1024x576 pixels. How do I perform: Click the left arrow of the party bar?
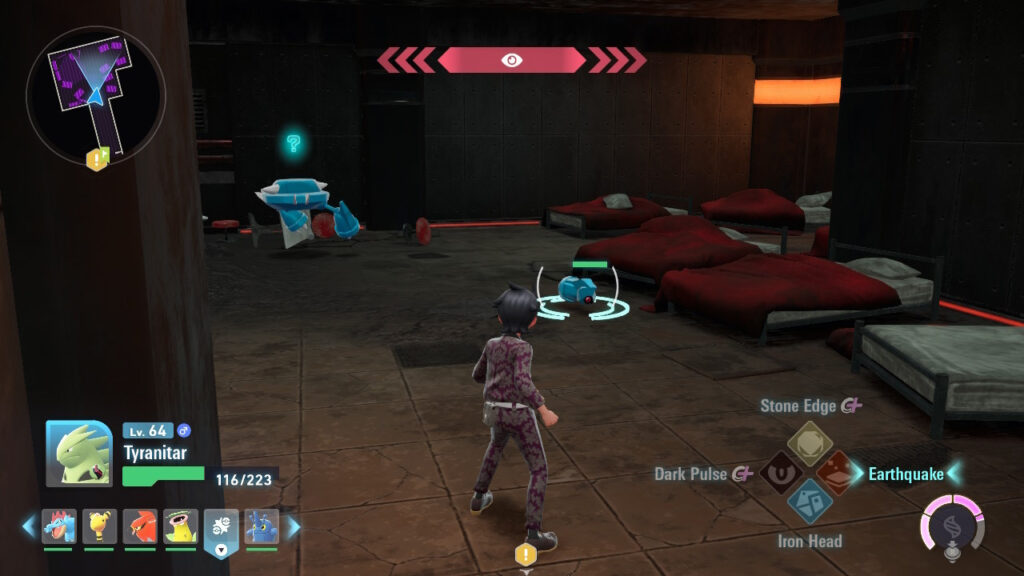click(28, 527)
